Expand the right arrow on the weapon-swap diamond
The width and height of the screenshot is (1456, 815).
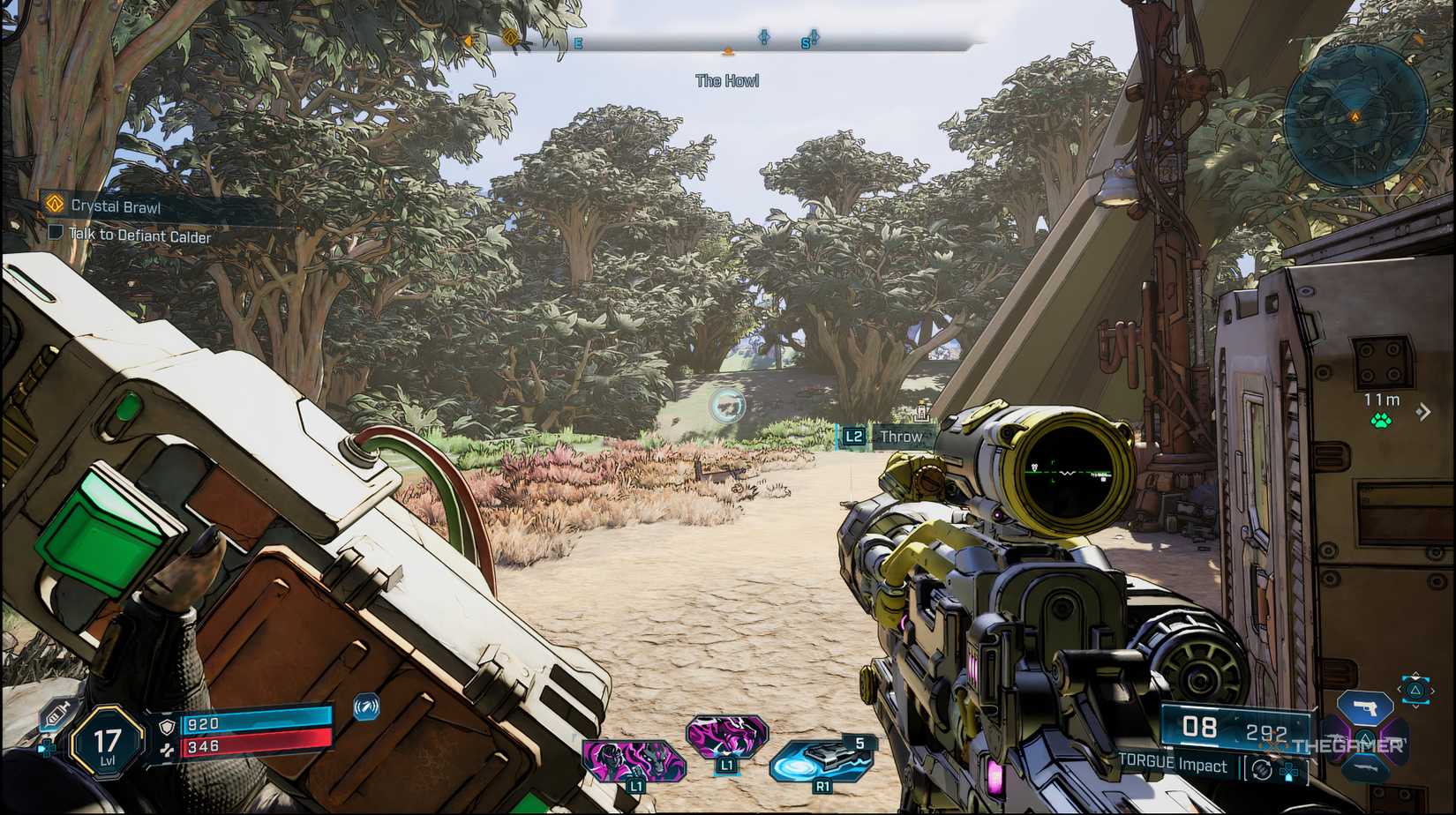[x=1433, y=691]
